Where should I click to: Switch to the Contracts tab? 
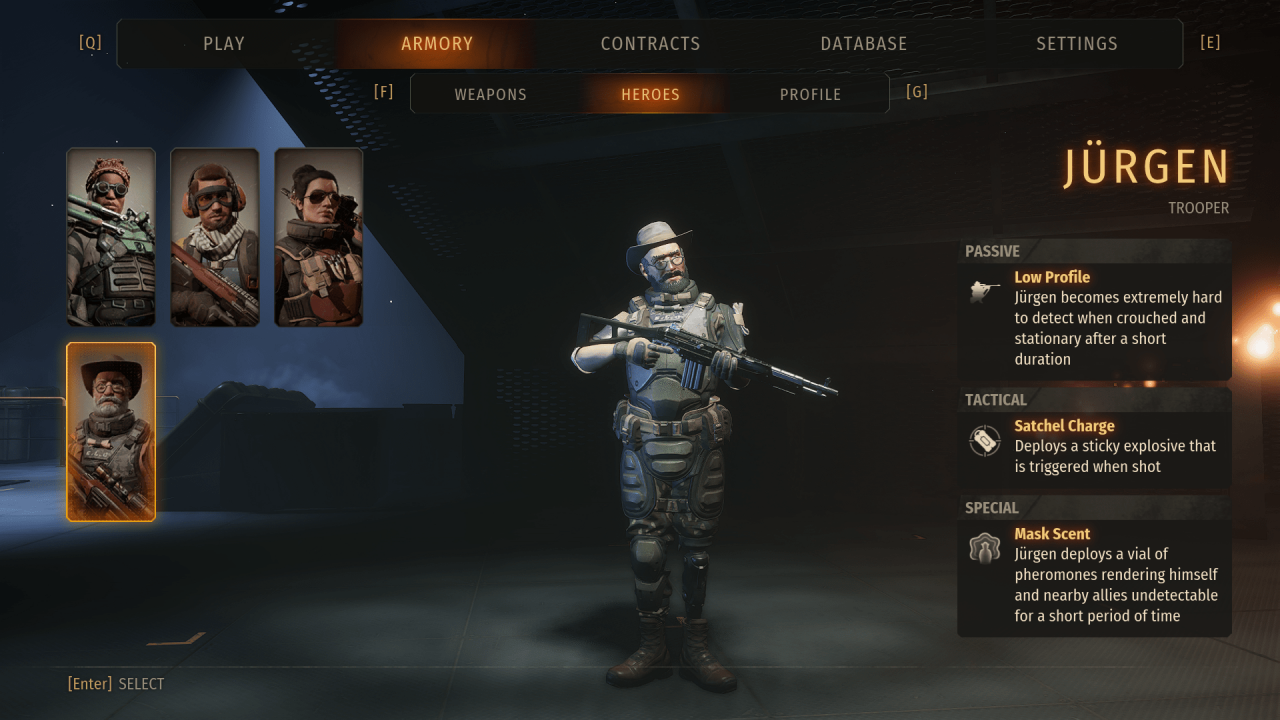(650, 44)
